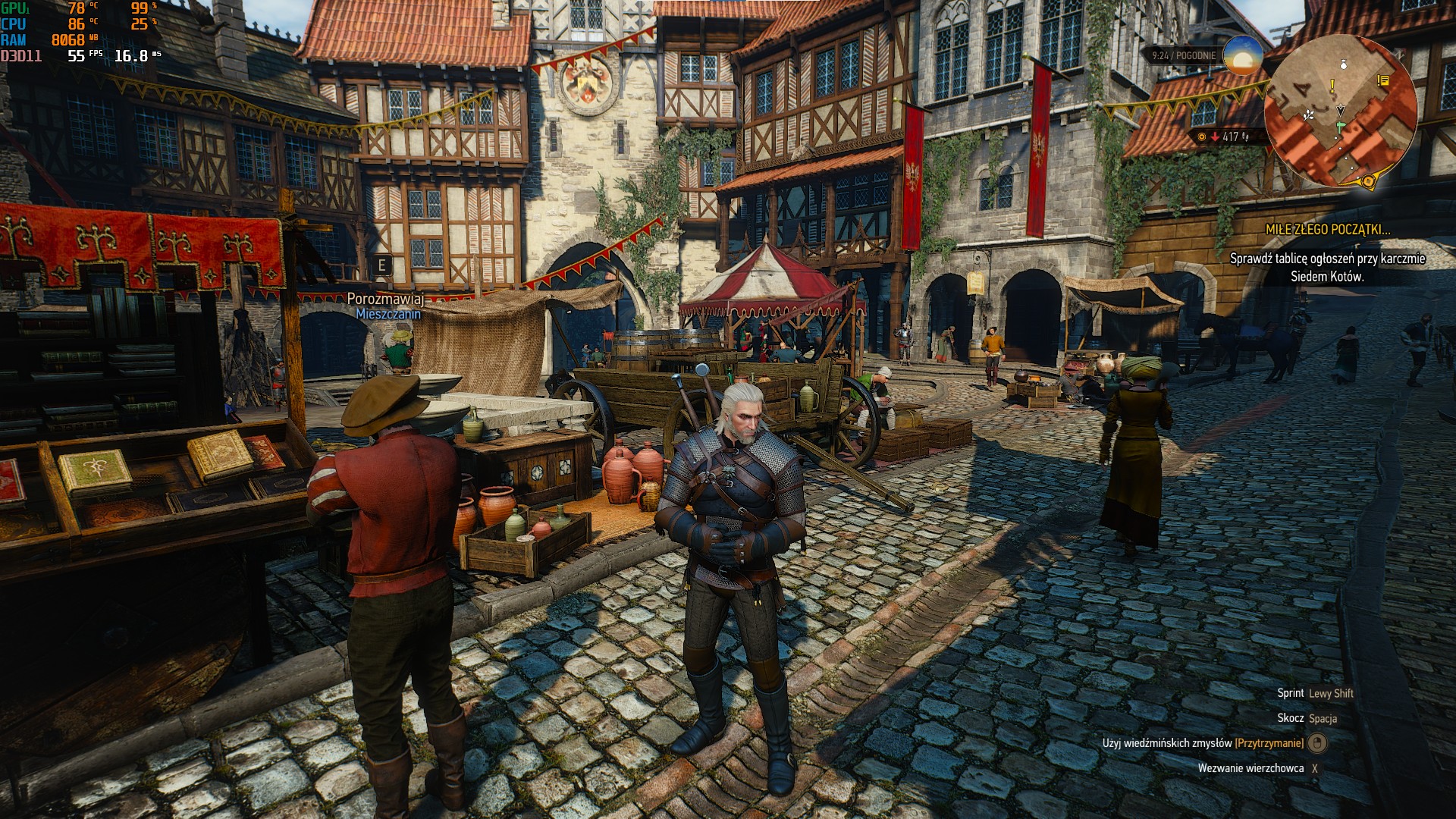Select the white herb marker on minimap
The height and width of the screenshot is (819, 1456).
coord(1309,115)
